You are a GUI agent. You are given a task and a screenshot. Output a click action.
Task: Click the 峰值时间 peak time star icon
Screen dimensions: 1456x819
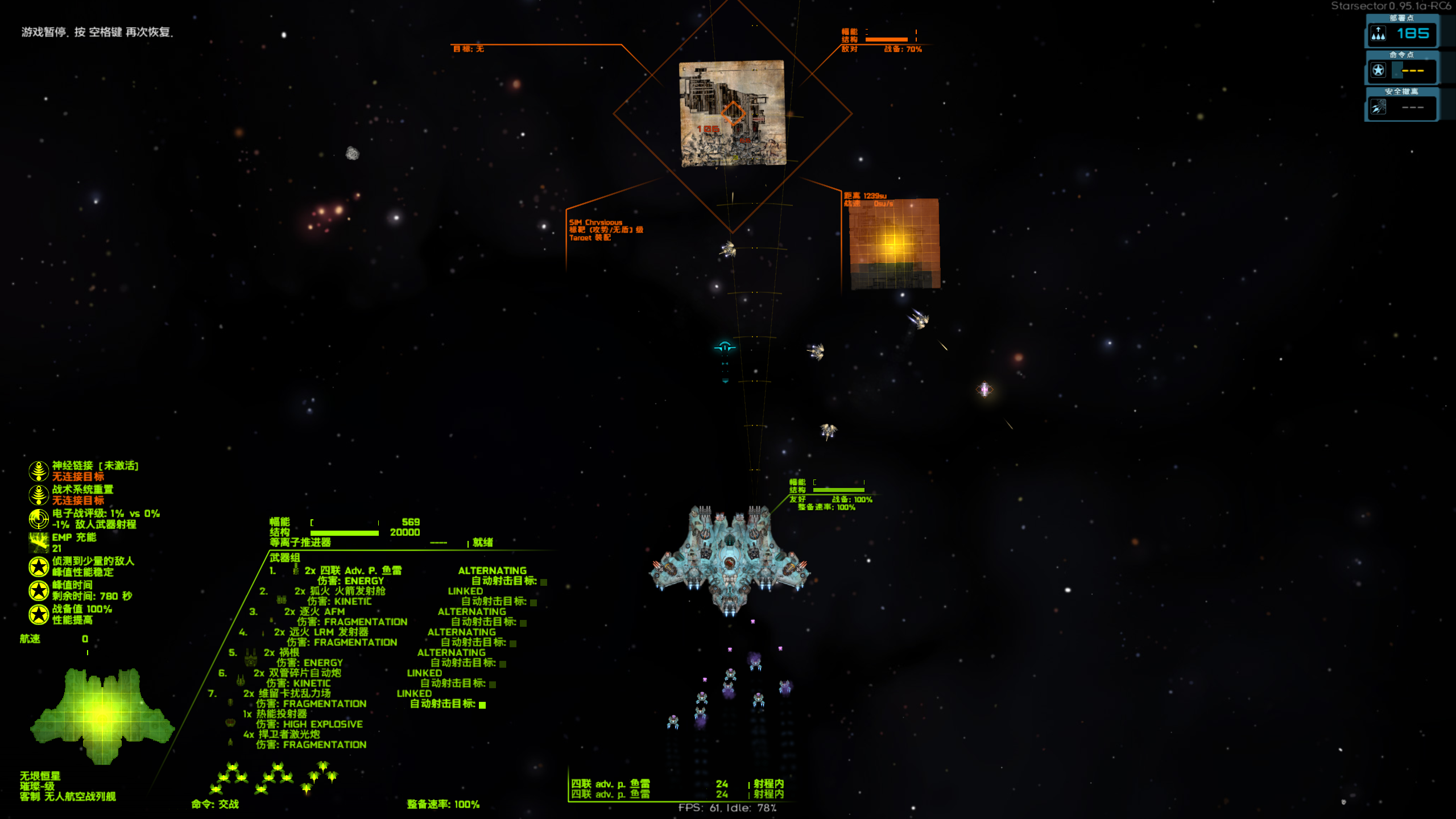(x=39, y=590)
